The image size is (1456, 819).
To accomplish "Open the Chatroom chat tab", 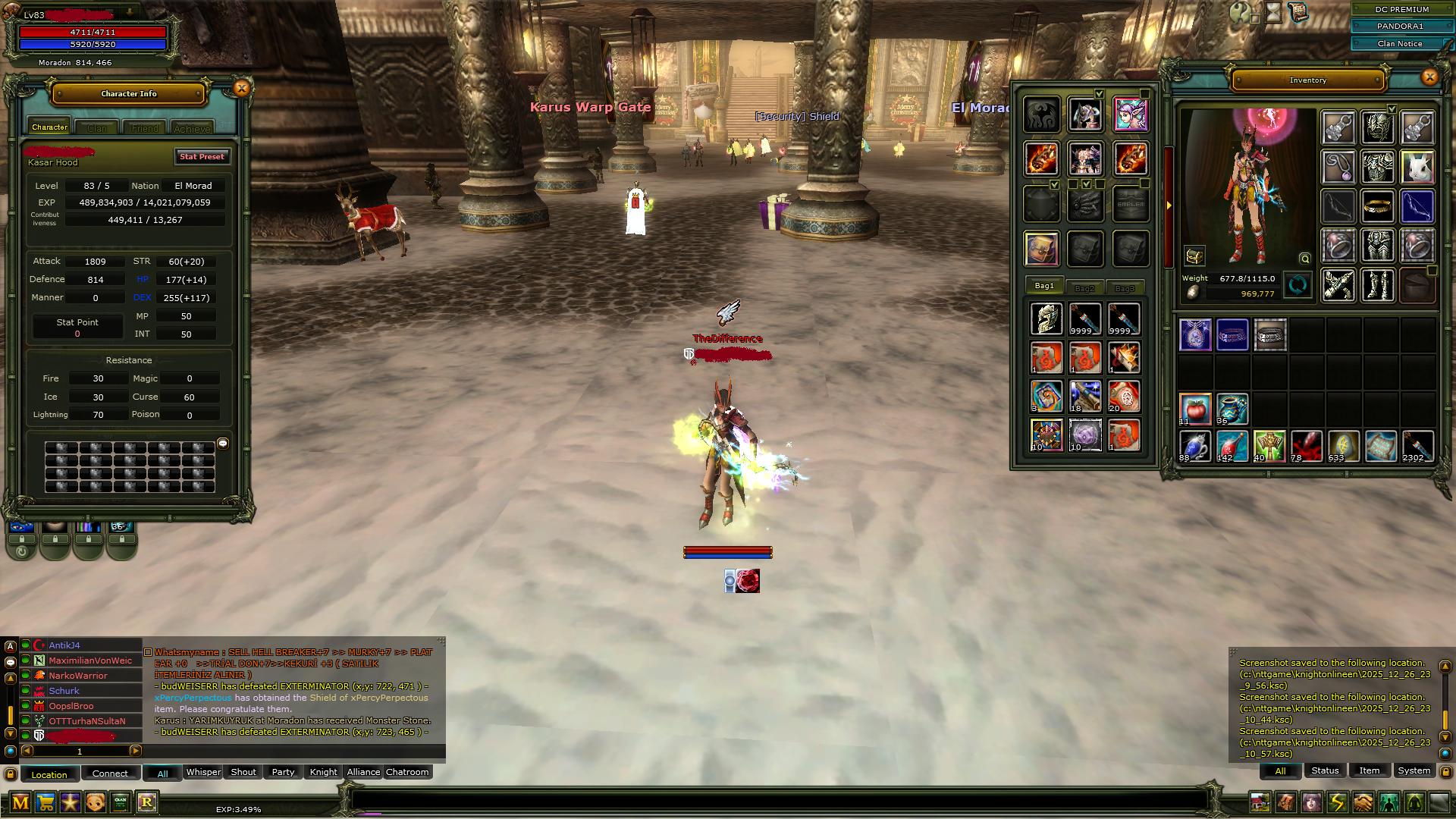I will [x=407, y=772].
